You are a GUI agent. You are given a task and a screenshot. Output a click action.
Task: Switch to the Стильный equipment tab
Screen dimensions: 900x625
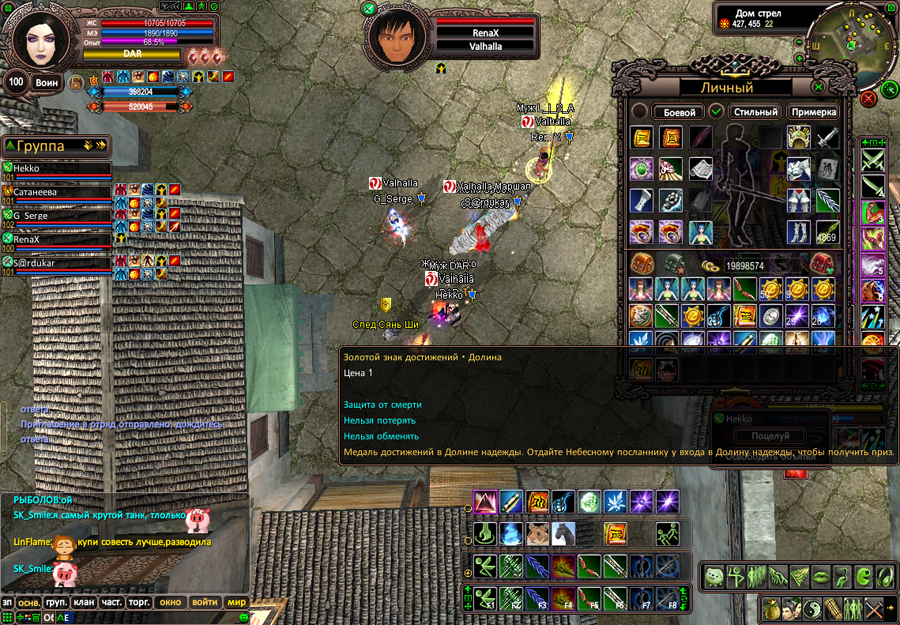pyautogui.click(x=754, y=112)
